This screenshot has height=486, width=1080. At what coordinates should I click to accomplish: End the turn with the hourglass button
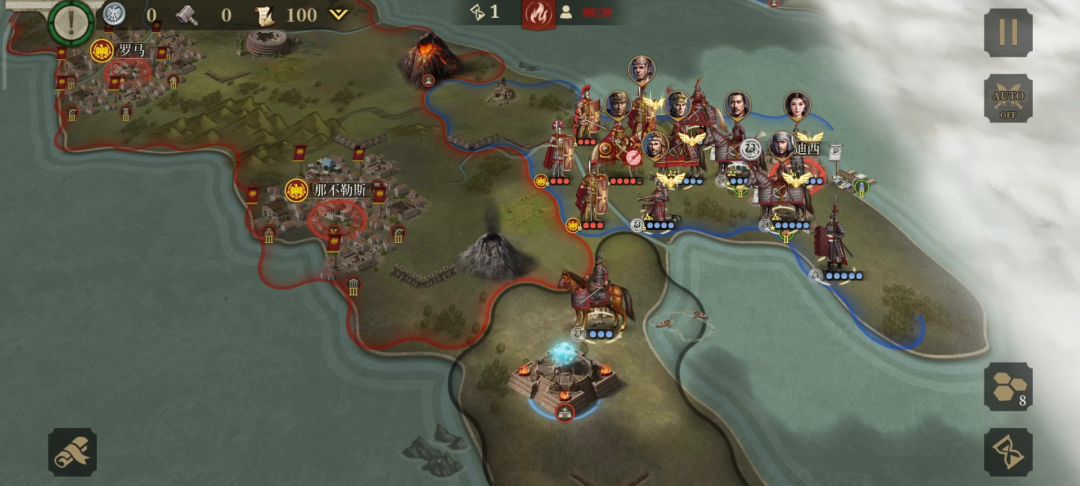click(1008, 452)
